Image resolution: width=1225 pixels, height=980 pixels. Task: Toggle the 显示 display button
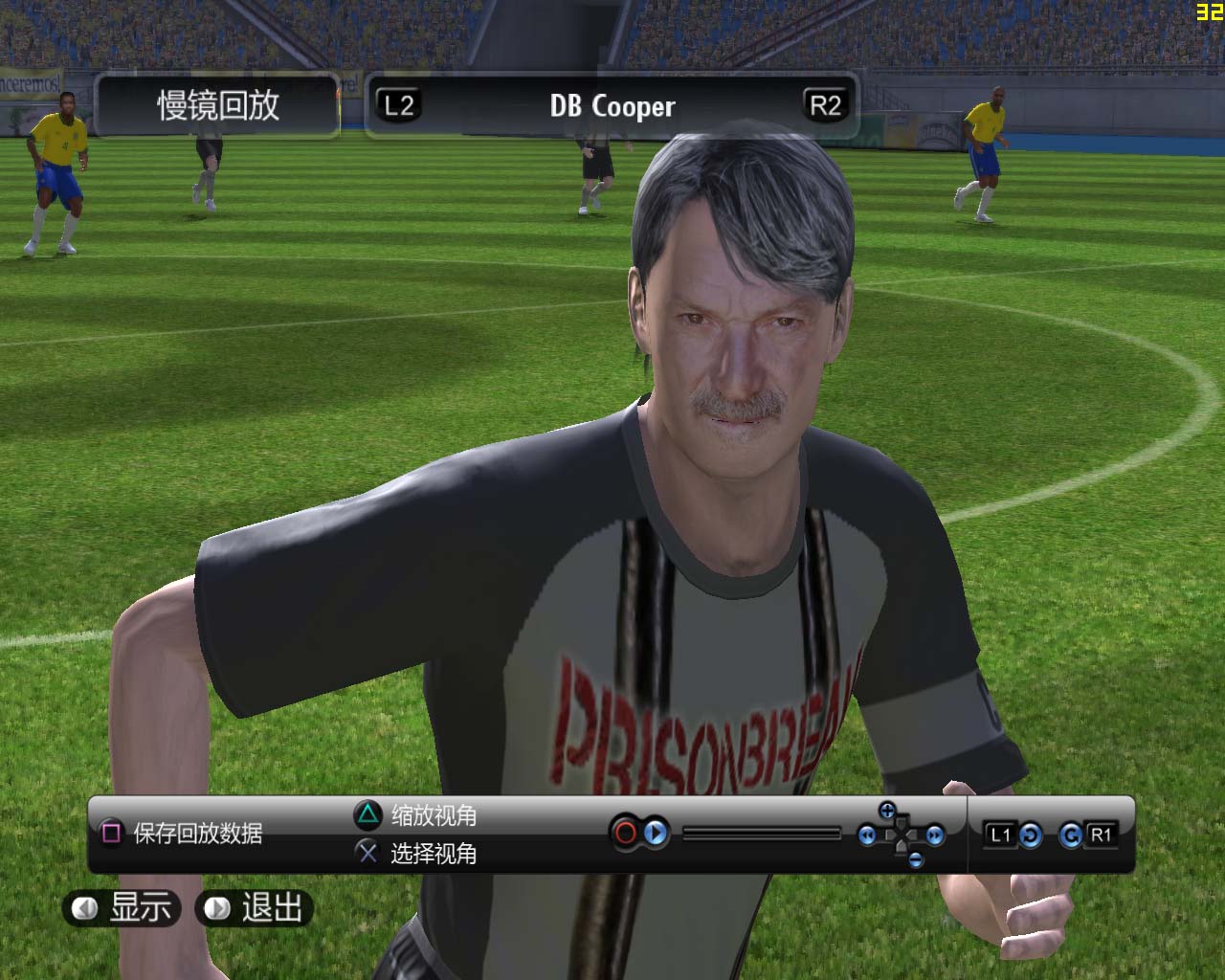[x=122, y=907]
